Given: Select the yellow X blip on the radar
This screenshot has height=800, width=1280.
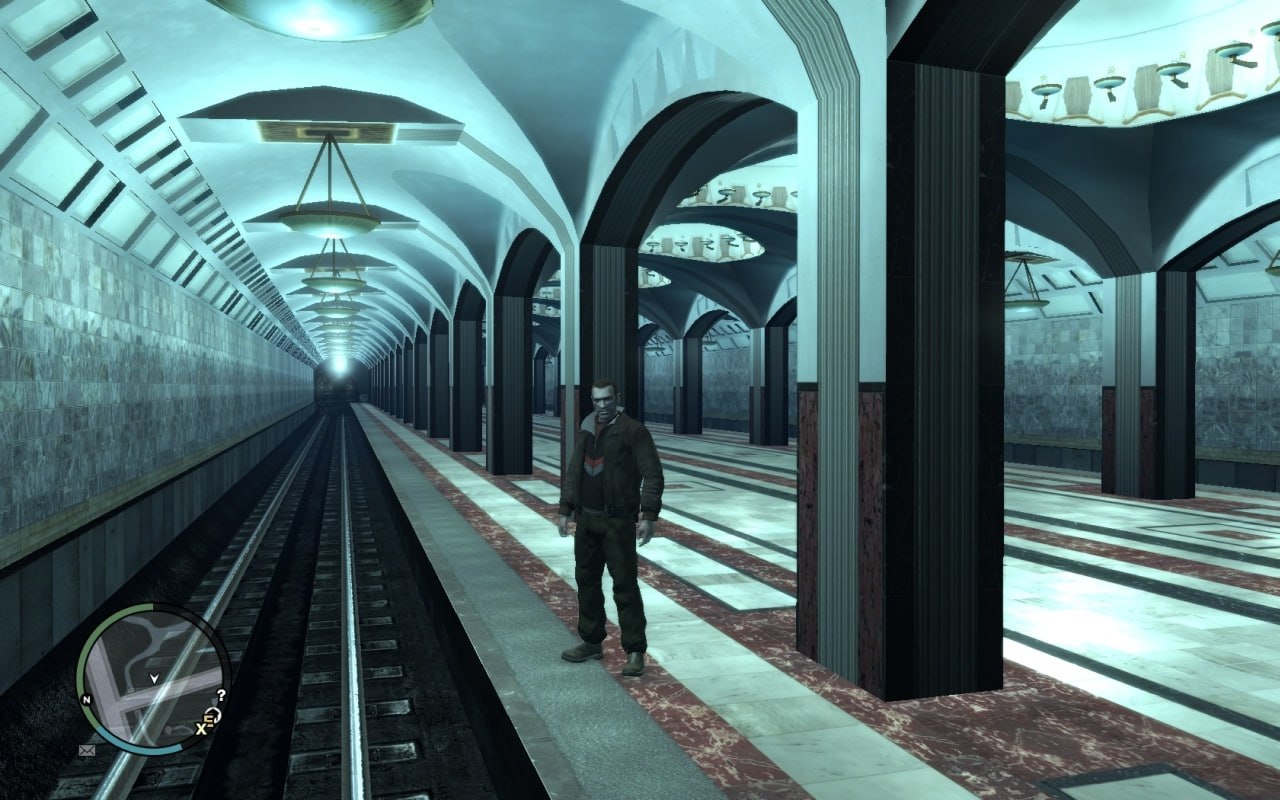Looking at the screenshot, I should [x=201, y=730].
